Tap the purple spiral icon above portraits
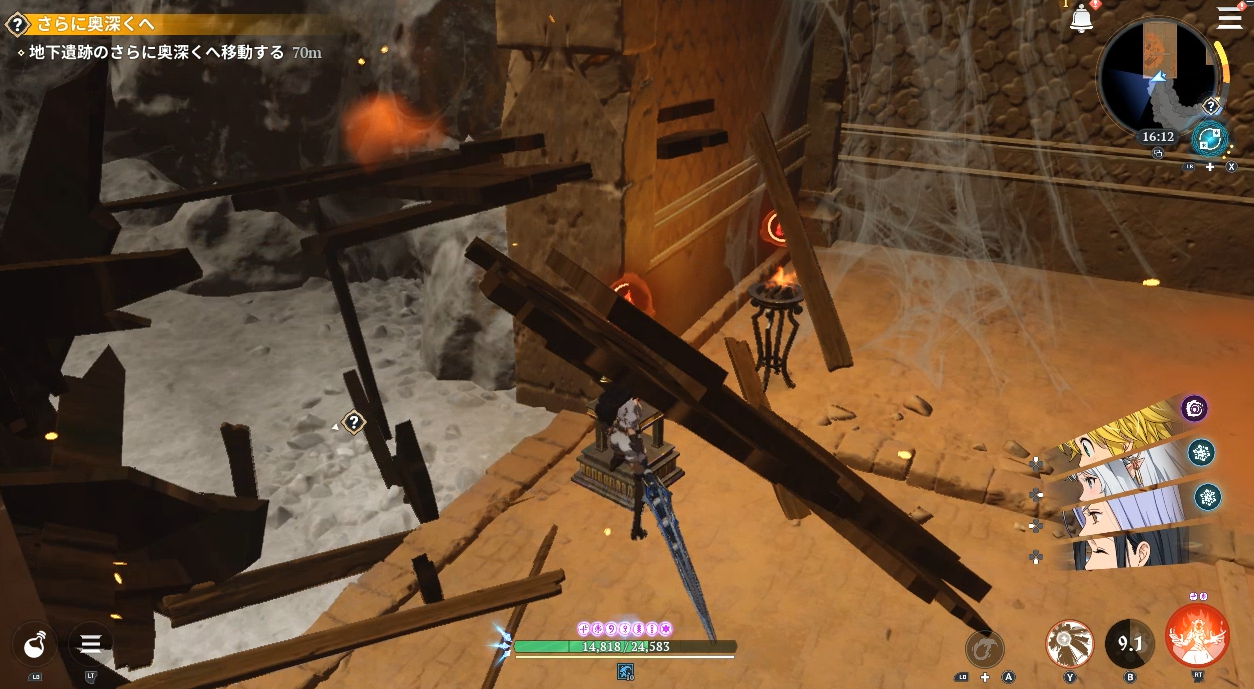1254x689 pixels. pyautogui.click(x=1194, y=408)
